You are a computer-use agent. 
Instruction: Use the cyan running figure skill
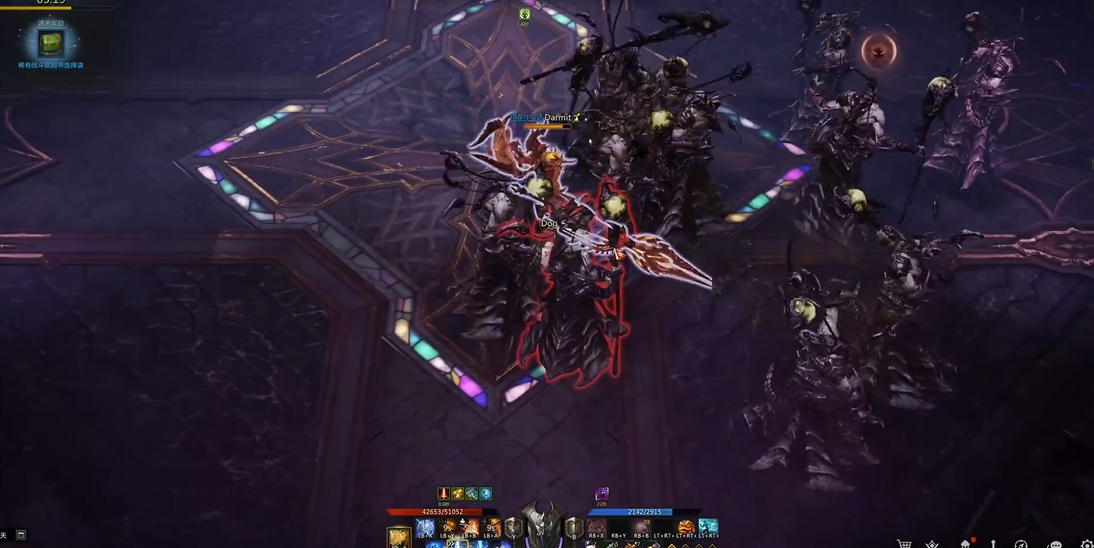[708, 527]
